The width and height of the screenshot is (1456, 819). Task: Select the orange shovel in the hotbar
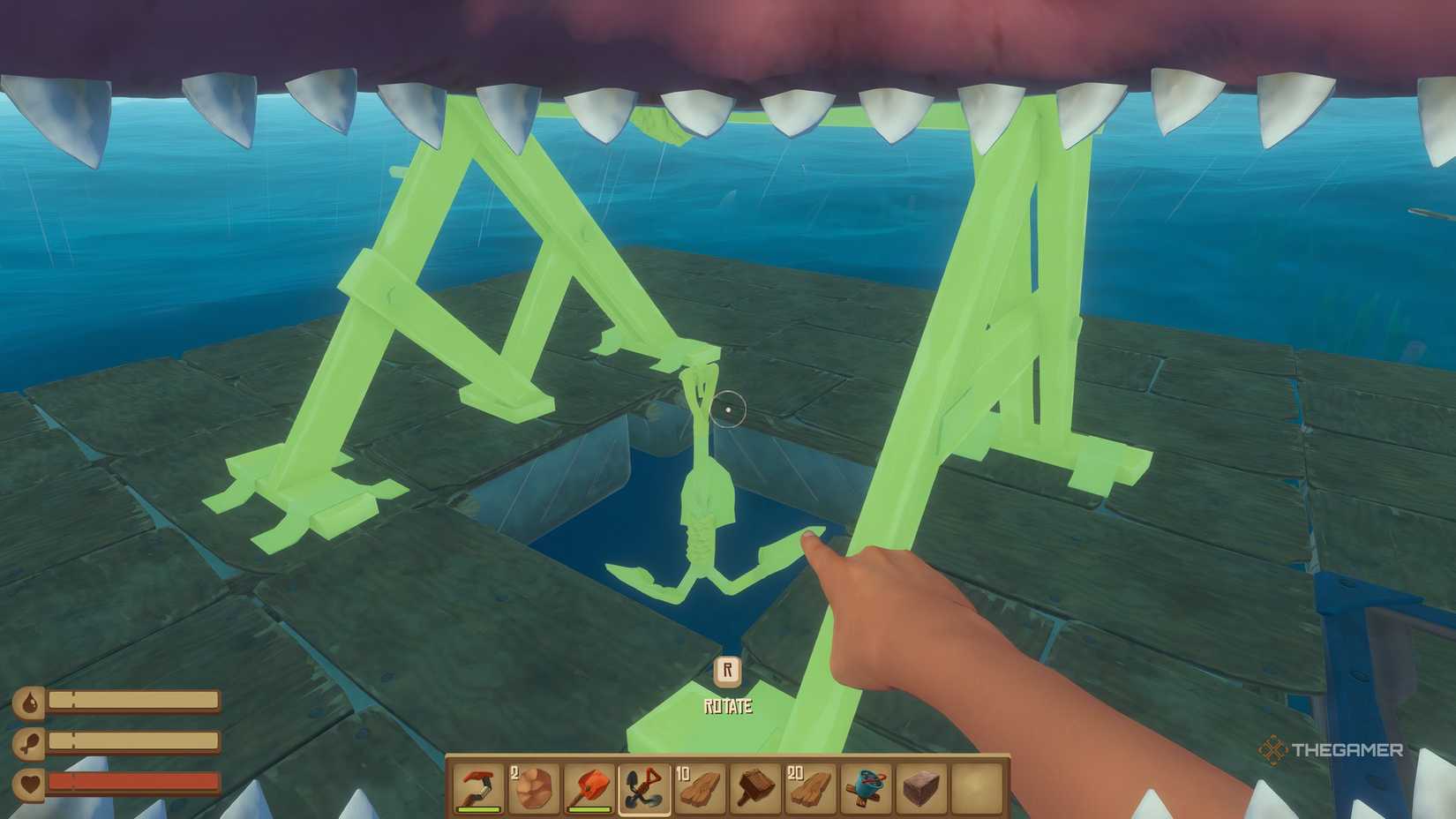pyautogui.click(x=589, y=785)
